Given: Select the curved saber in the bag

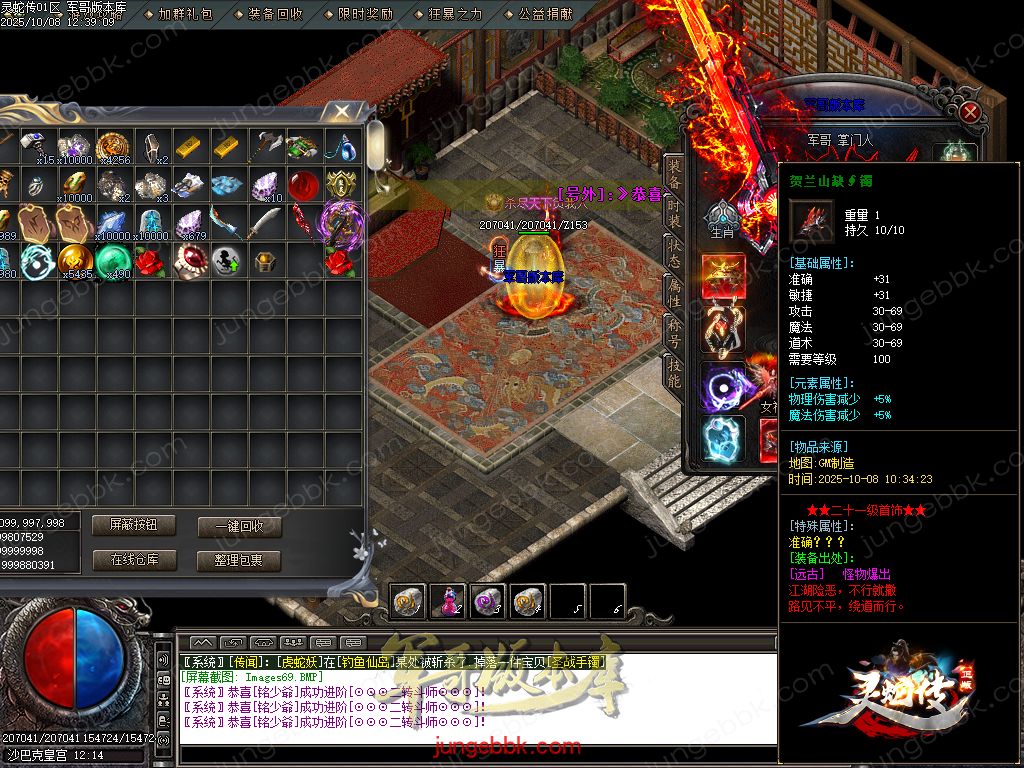Looking at the screenshot, I should (265, 223).
